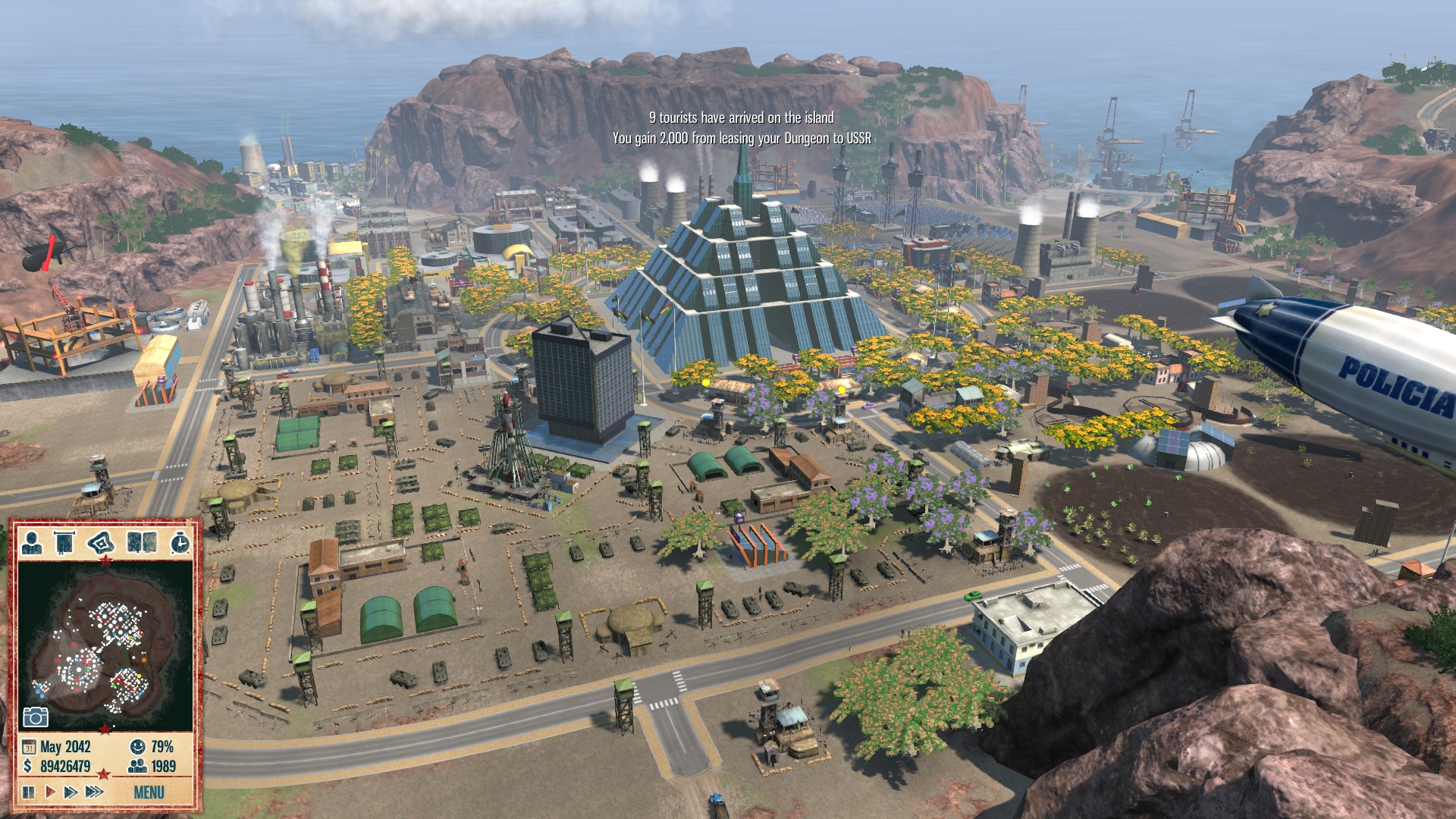Select the smiley happiness indicator
Image resolution: width=1456 pixels, height=819 pixels.
[137, 747]
